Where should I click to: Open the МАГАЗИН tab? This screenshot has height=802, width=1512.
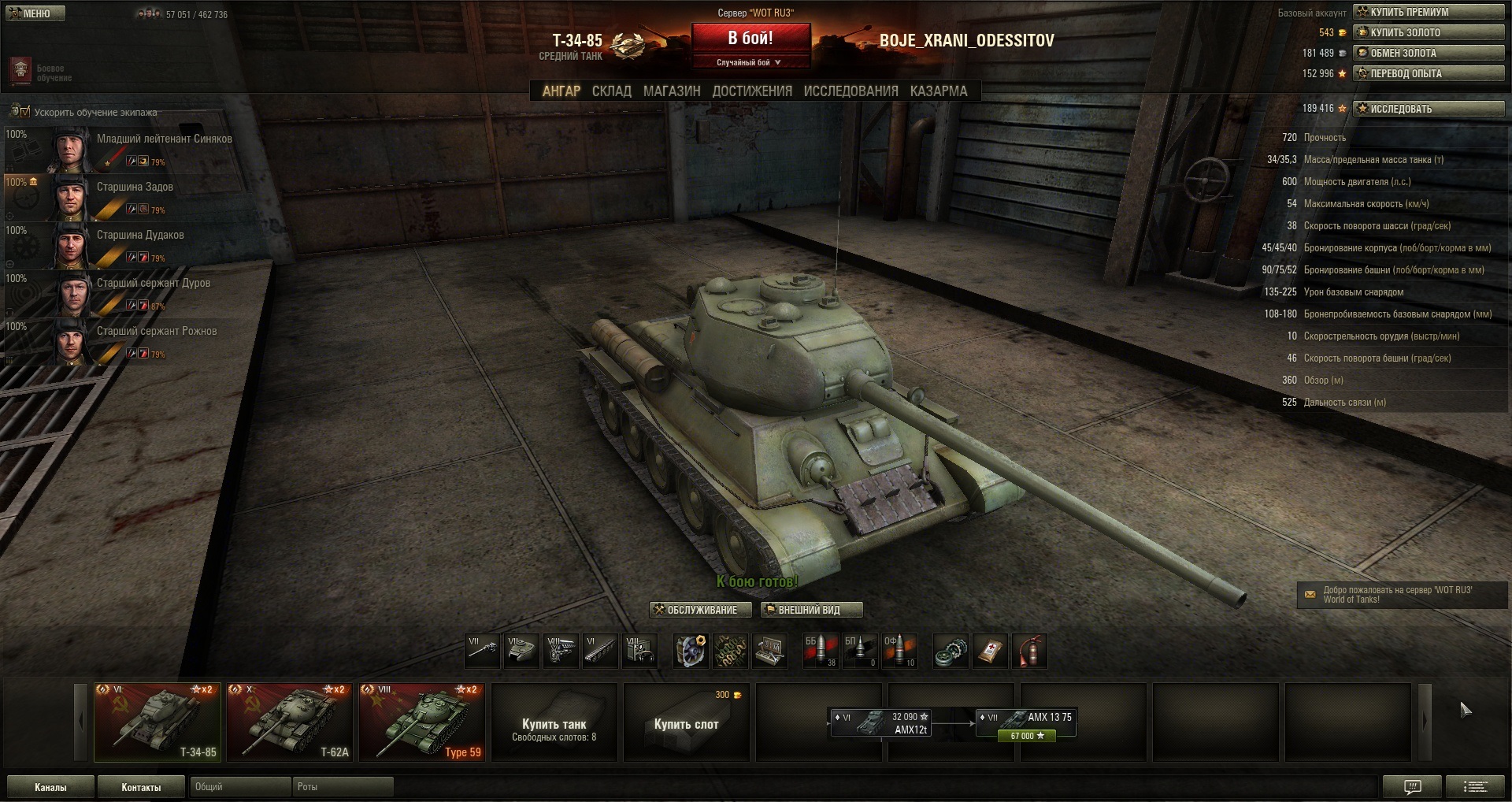(x=671, y=91)
